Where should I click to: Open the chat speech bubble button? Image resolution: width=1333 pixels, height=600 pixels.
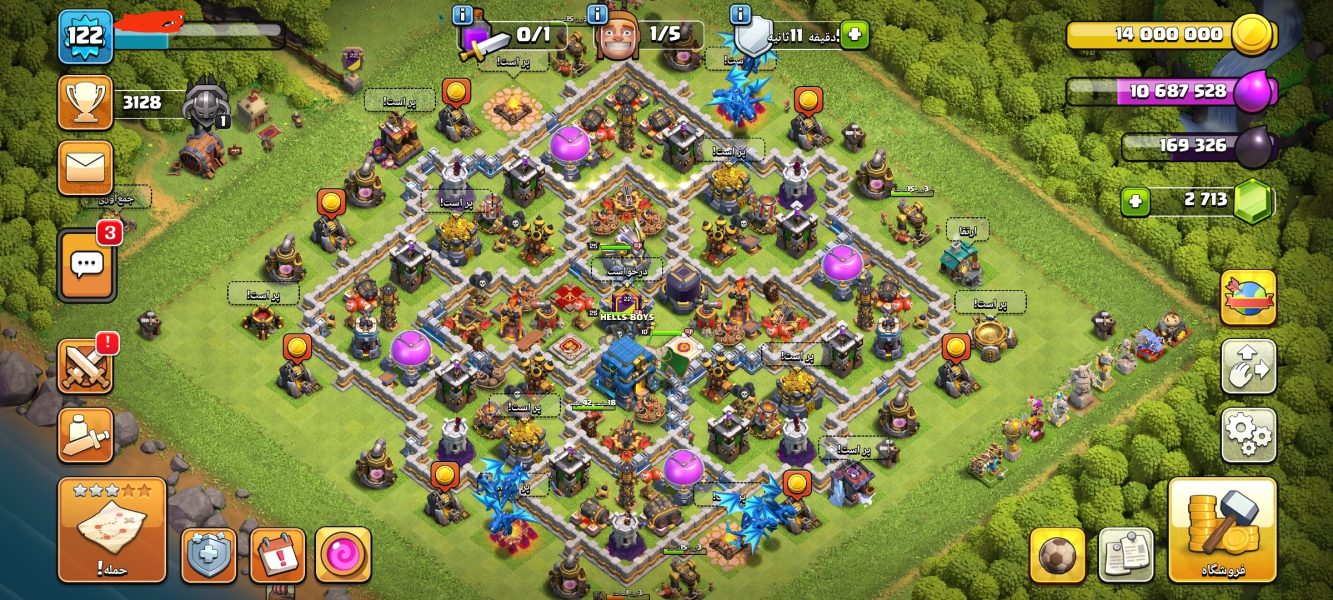86,265
